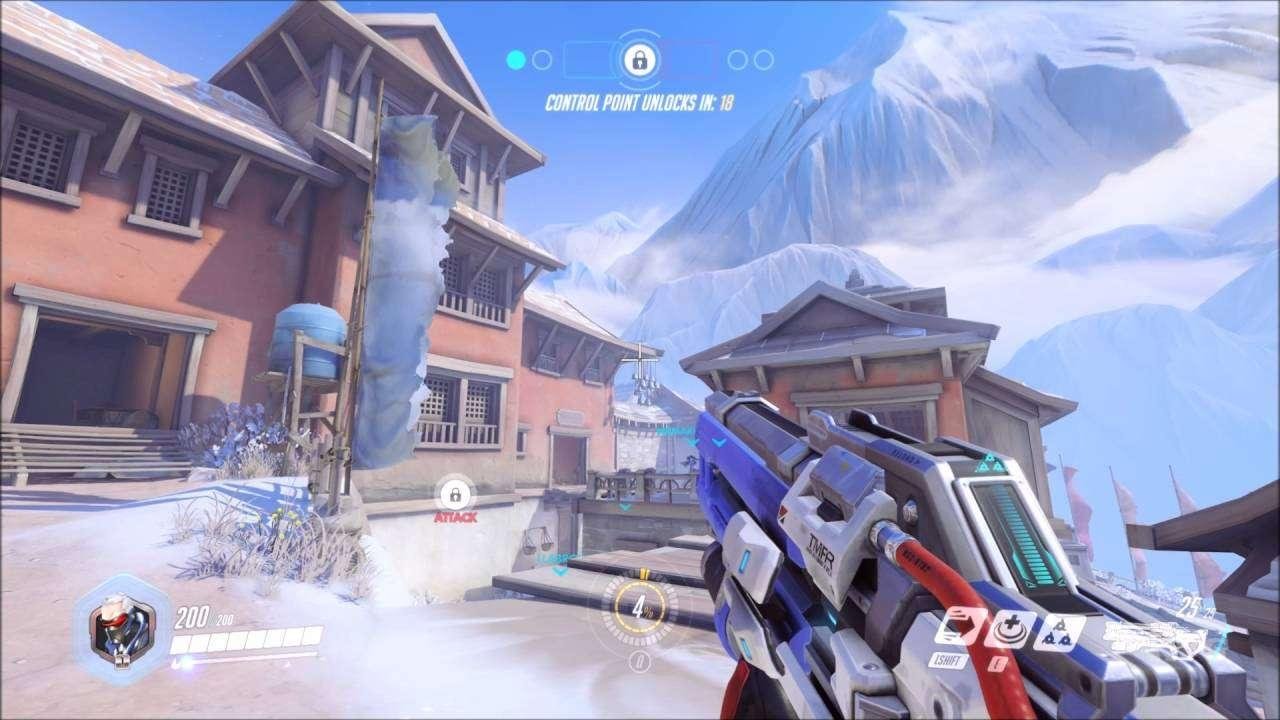
Task: Expand the teammate chevron left of the weapon
Action: click(x=718, y=441)
